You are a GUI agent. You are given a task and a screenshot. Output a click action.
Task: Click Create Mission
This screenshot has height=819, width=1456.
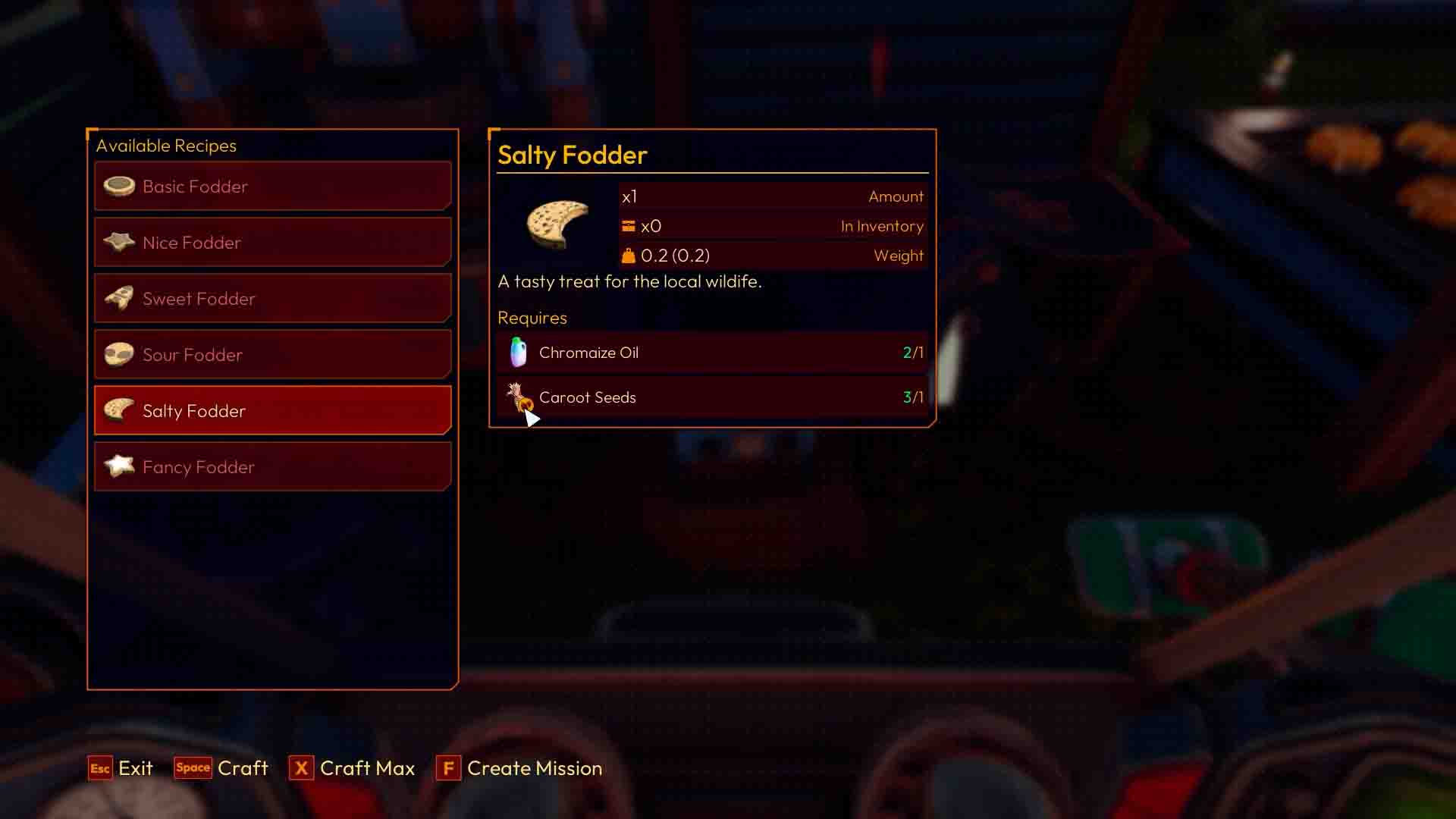click(x=519, y=768)
